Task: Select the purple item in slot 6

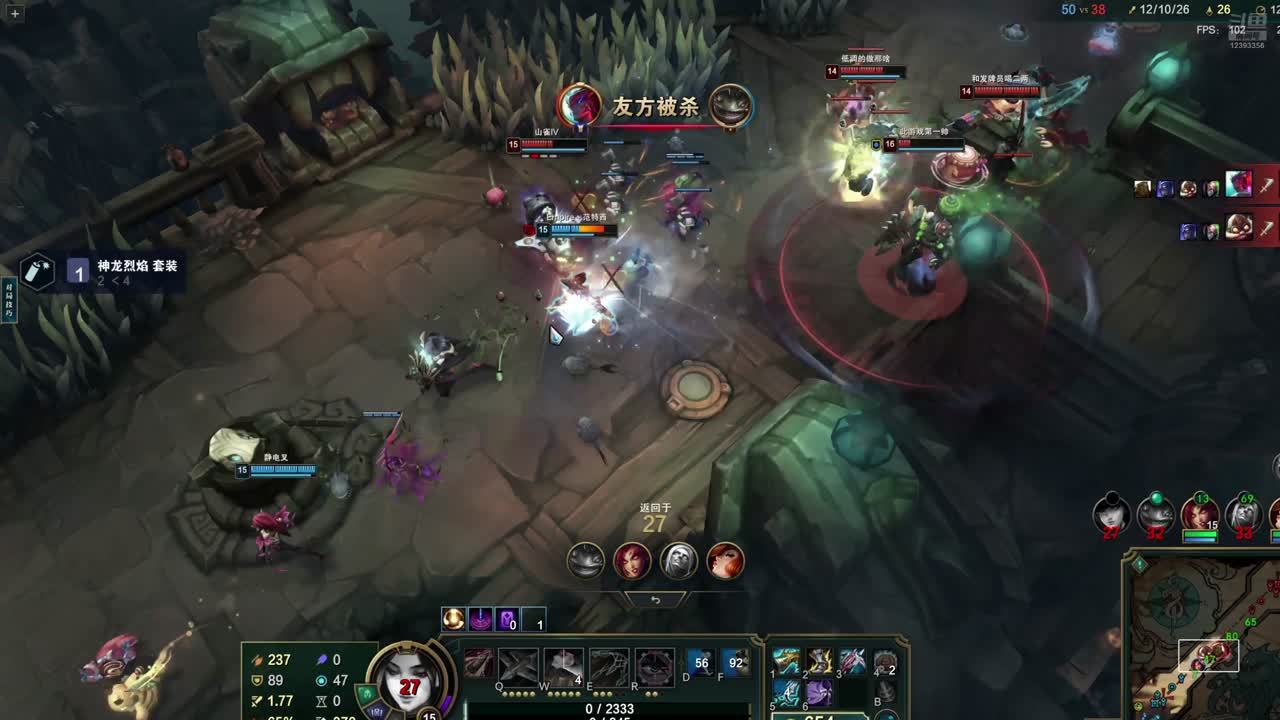Action: click(x=819, y=693)
